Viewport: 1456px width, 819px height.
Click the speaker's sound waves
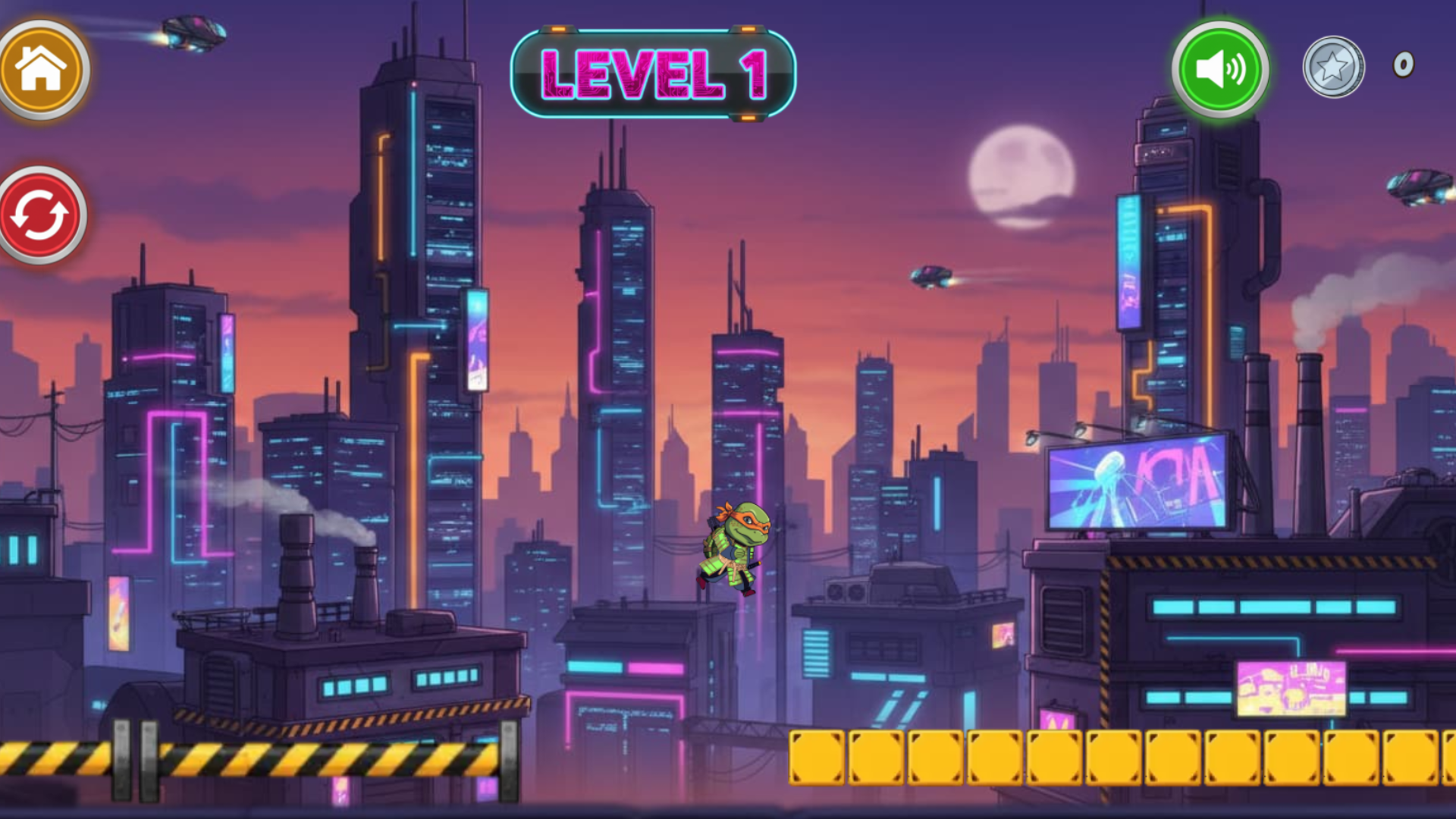1236,69
